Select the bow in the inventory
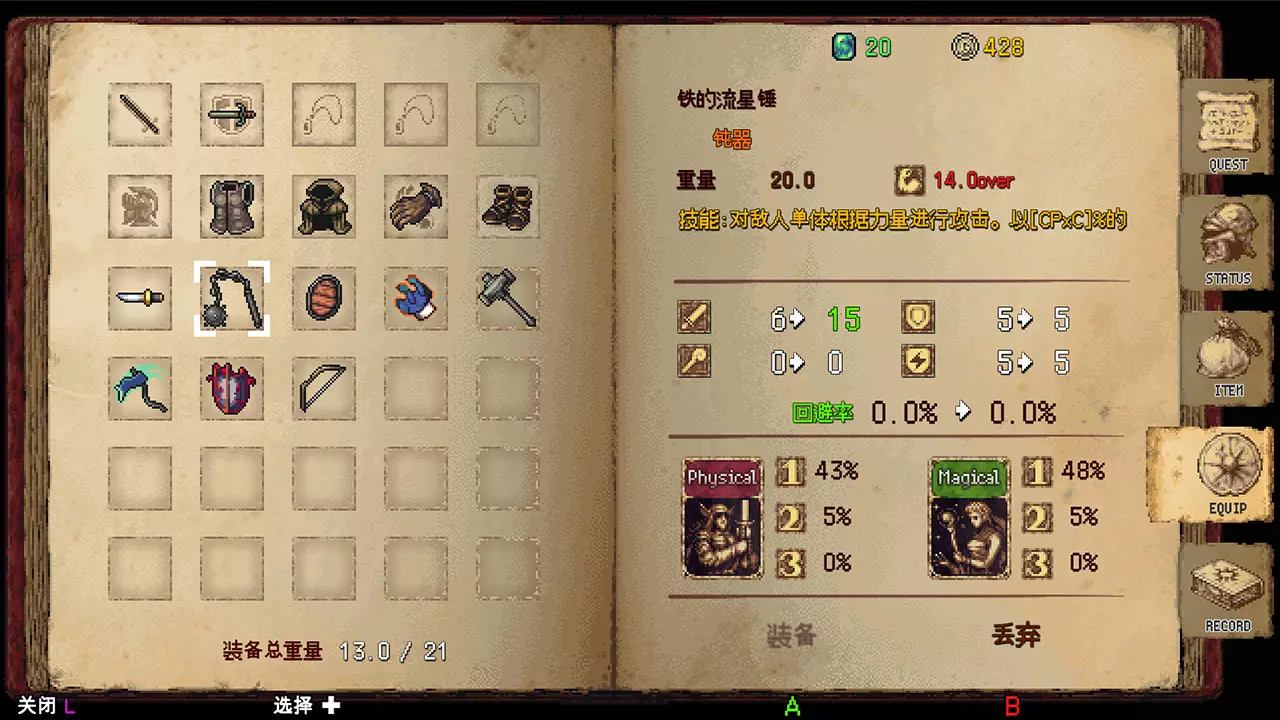The height and width of the screenshot is (720, 1280). pos(324,388)
